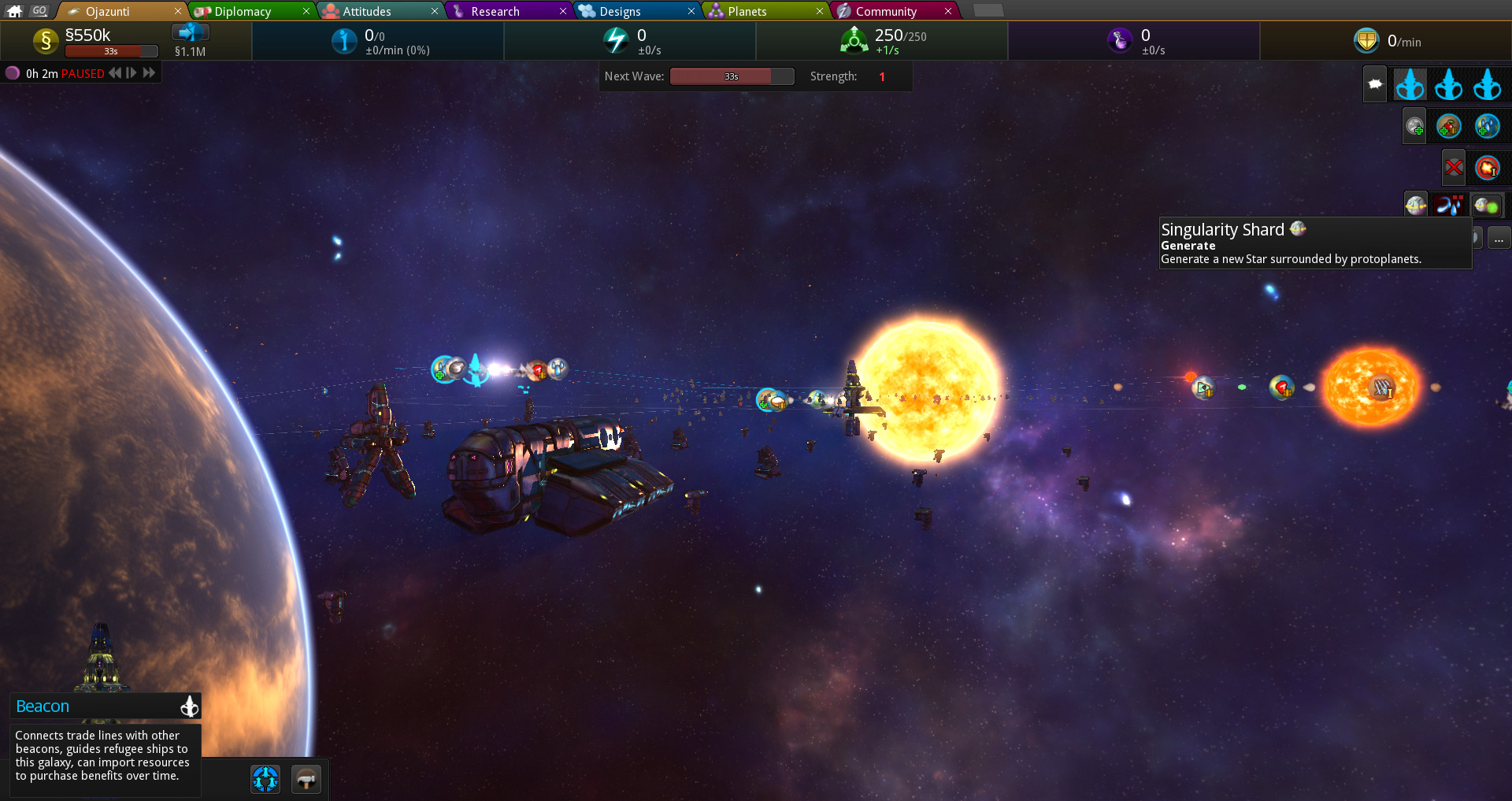Image resolution: width=1512 pixels, height=801 pixels.
Task: Click the Next Wave 33s timer bar
Action: click(x=732, y=76)
